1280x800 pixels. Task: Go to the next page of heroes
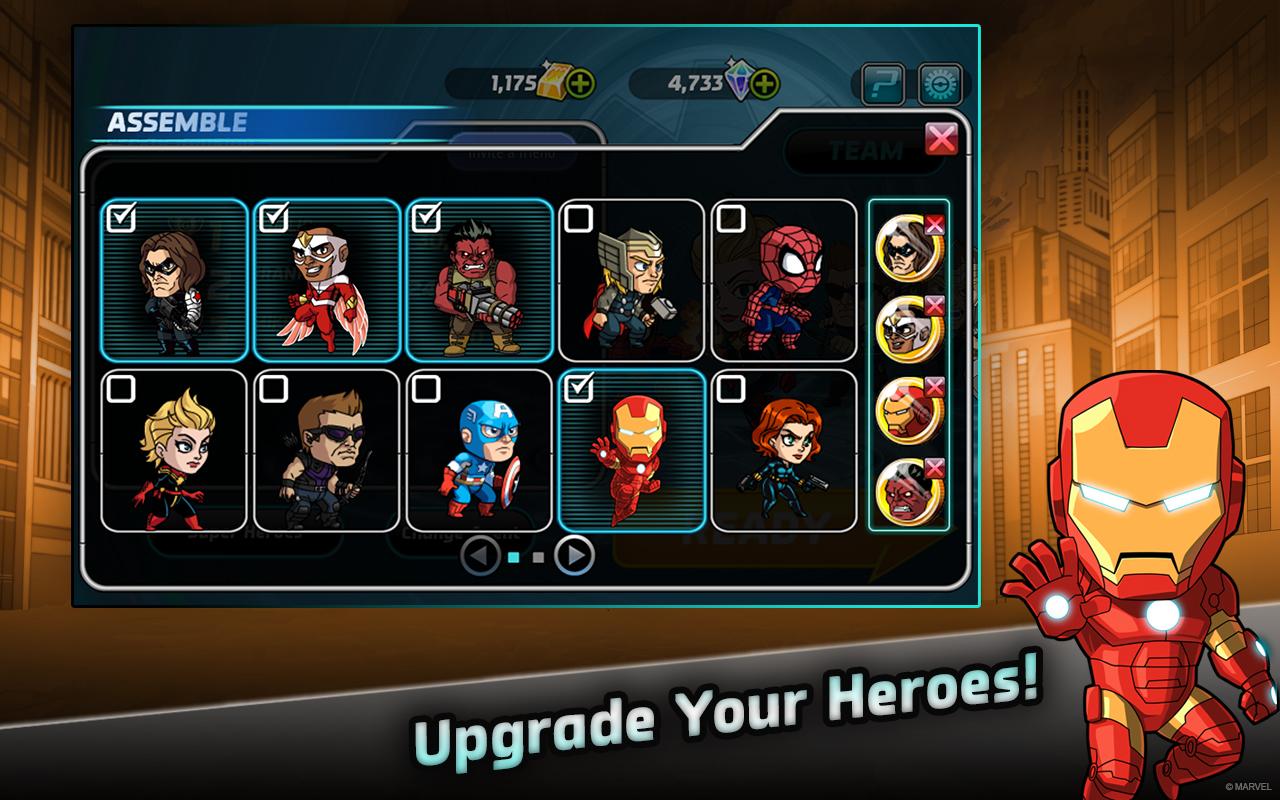click(574, 555)
